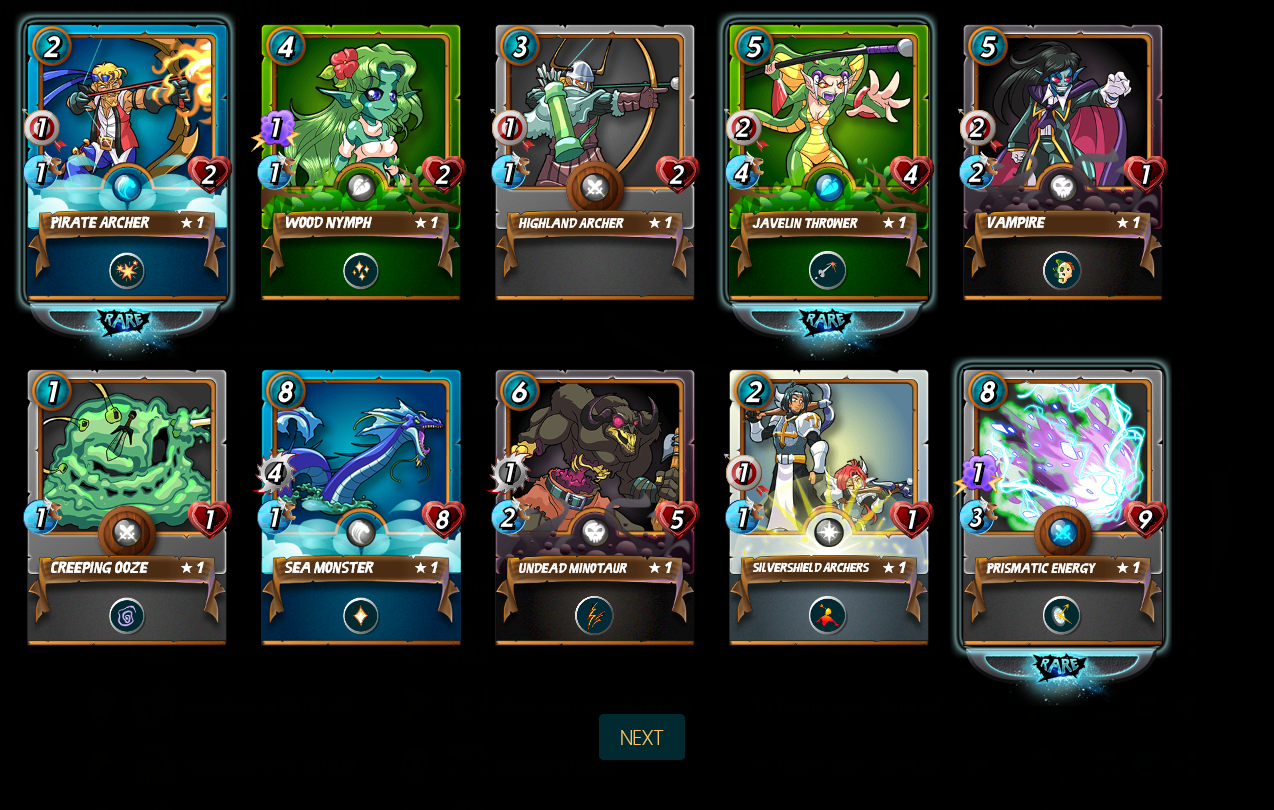Screen dimensions: 1274x810
Task: Click Creeping Ooze's ability icon
Action: pyautogui.click(x=127, y=616)
